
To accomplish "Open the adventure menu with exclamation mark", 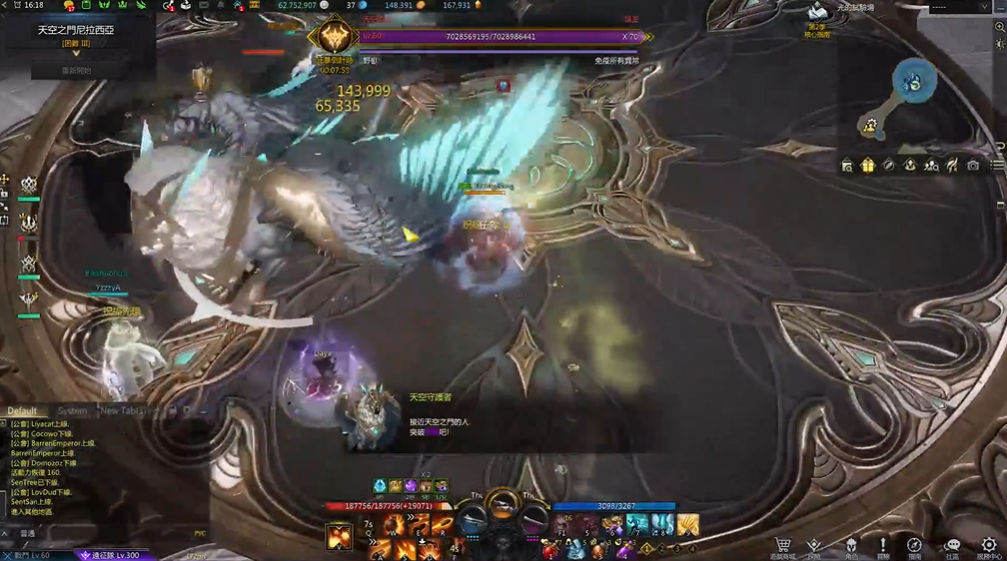I will coord(882,545).
